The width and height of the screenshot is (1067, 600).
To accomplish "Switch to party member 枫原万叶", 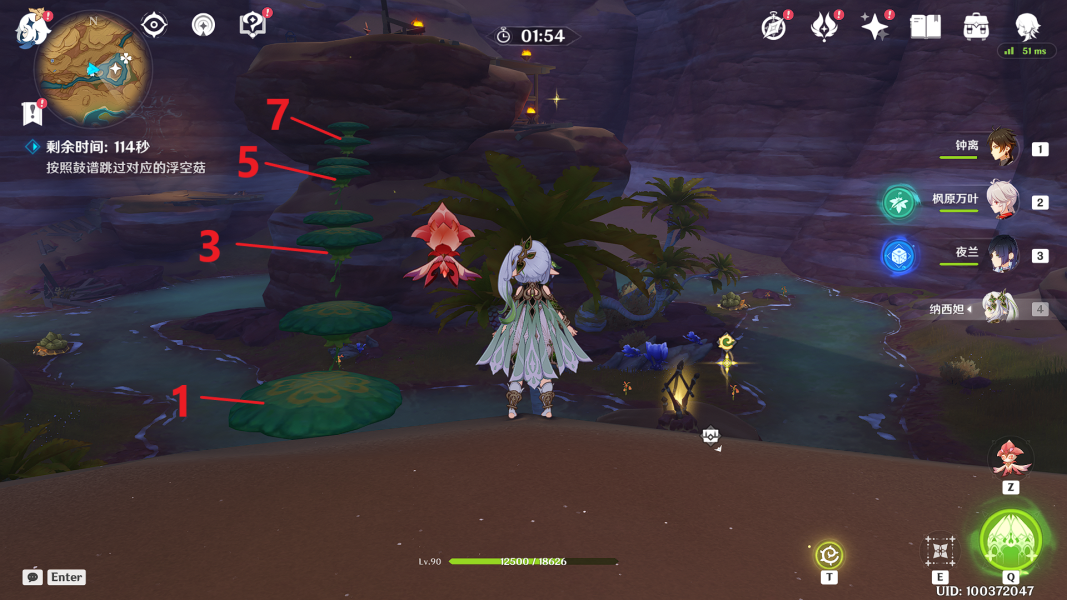I will click(1001, 202).
